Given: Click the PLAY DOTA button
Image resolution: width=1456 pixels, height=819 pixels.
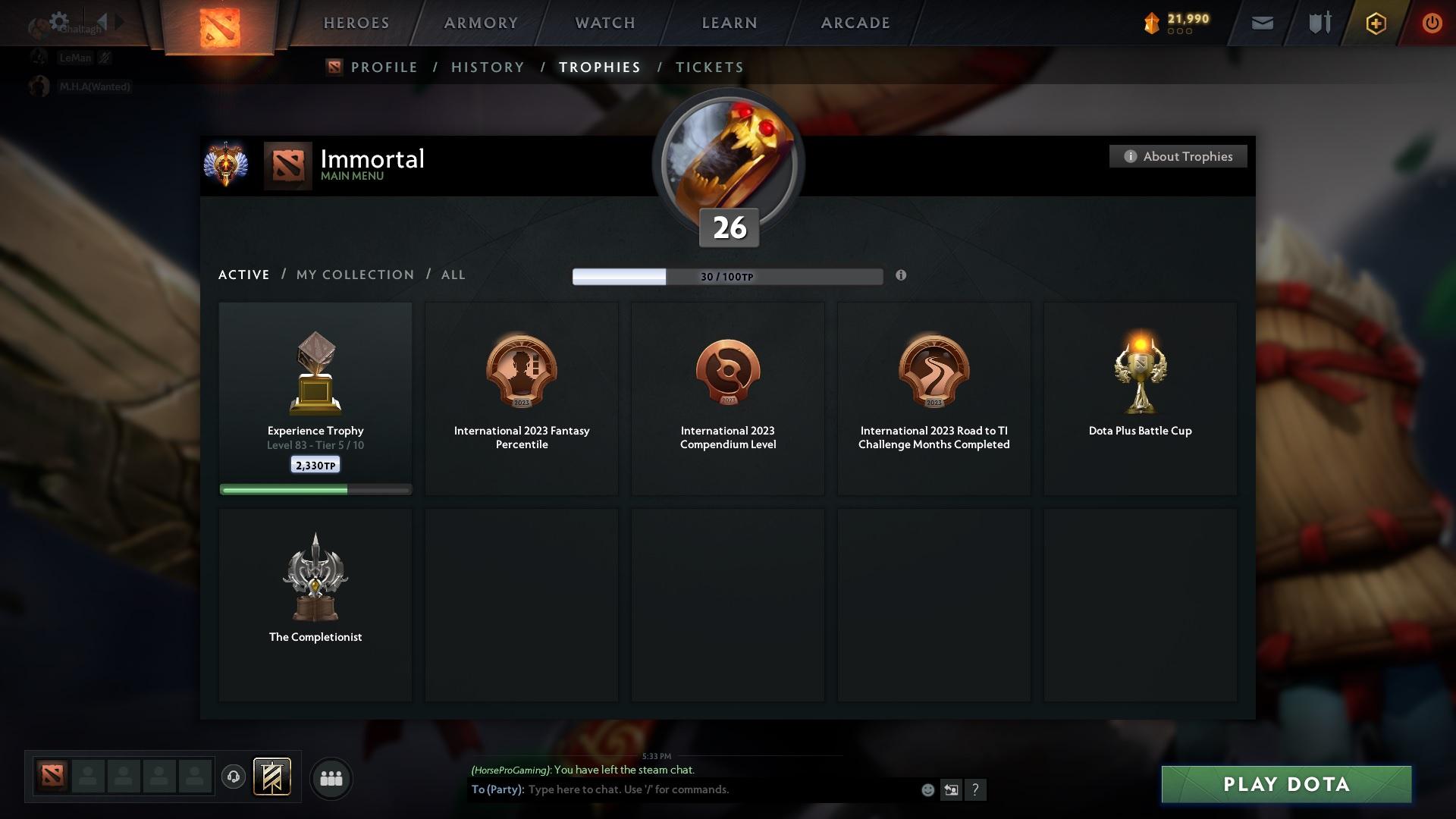Looking at the screenshot, I should [1285, 785].
